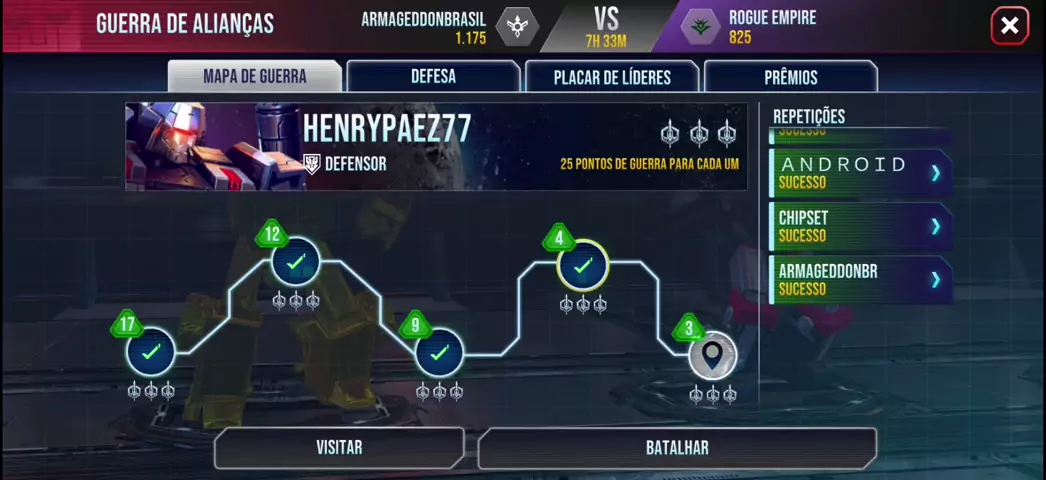The image size is (1046, 480).
Task: Open the CHIPSET replay entry
Action: tap(859, 226)
